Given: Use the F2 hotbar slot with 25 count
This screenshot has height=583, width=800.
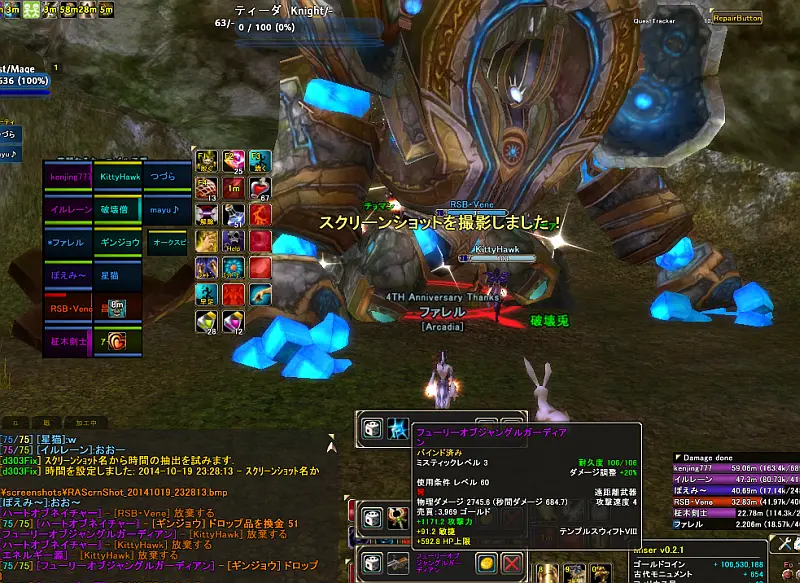Looking at the screenshot, I should [234, 161].
